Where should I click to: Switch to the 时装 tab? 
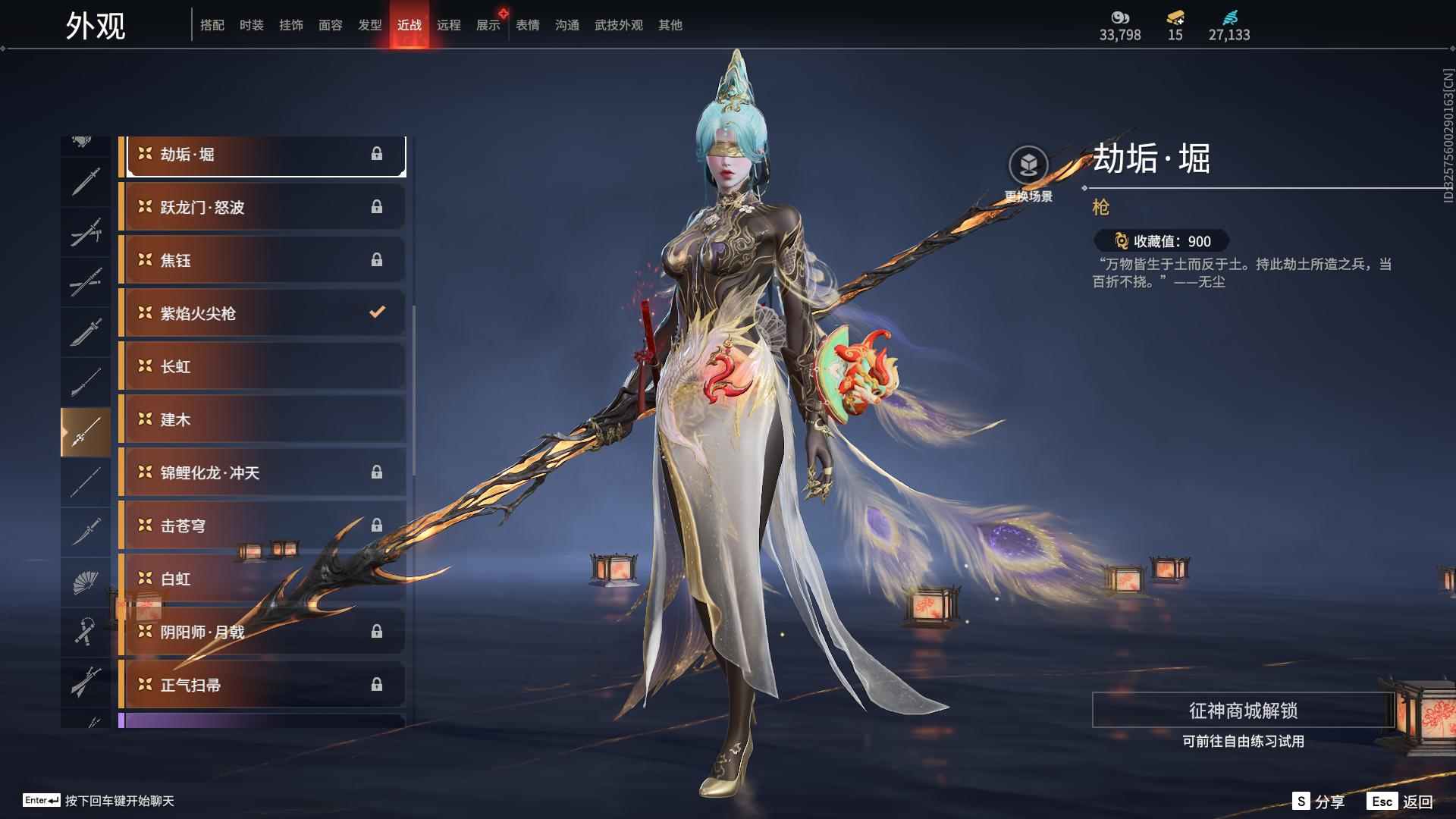(251, 25)
